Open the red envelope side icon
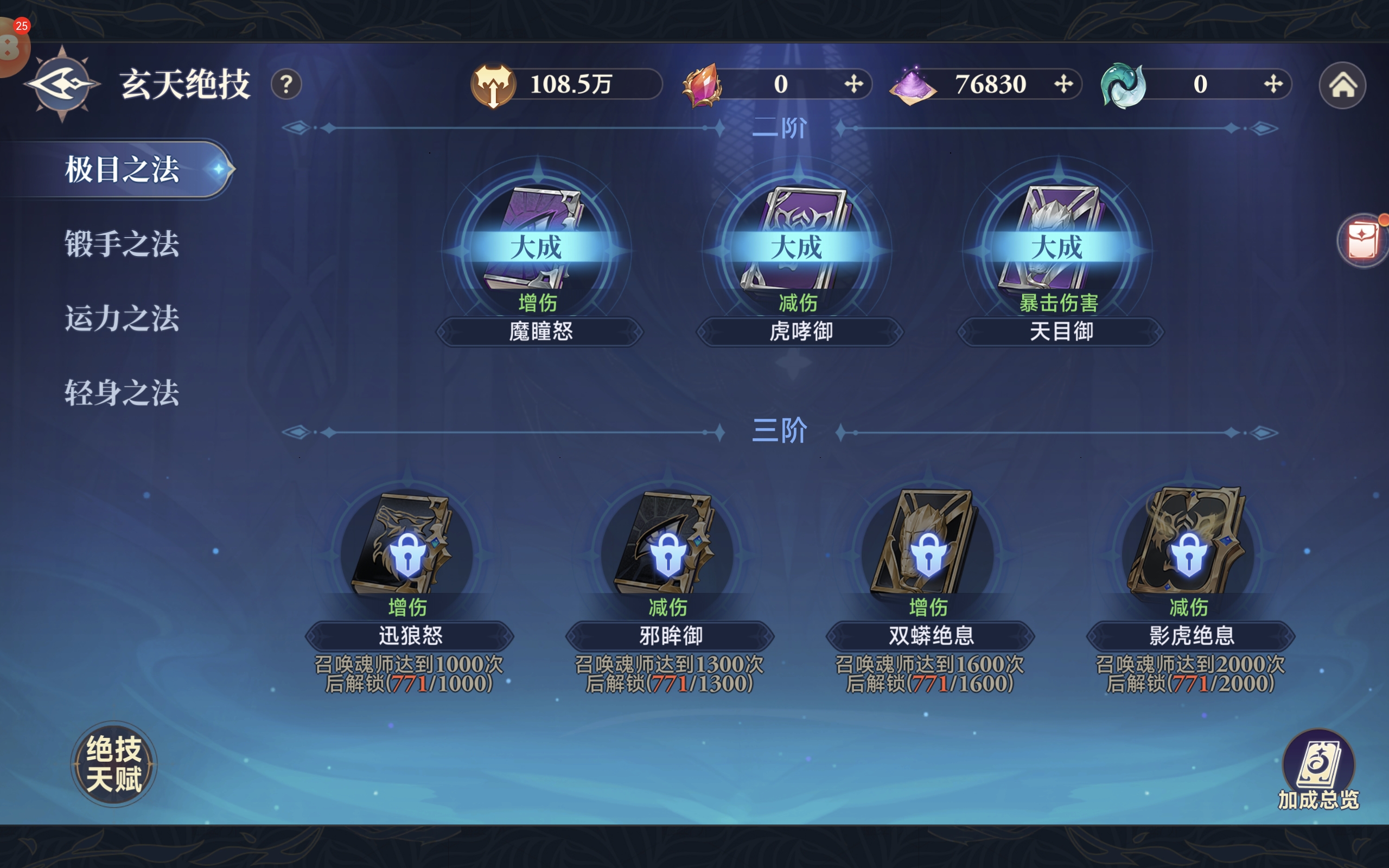Viewport: 1389px width, 868px height. point(1362,240)
